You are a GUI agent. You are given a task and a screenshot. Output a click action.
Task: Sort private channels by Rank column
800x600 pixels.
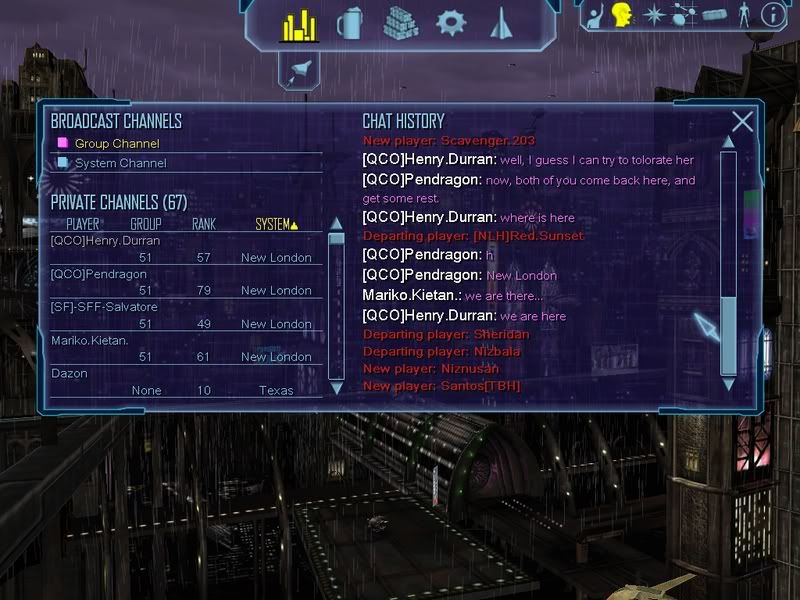[204, 224]
